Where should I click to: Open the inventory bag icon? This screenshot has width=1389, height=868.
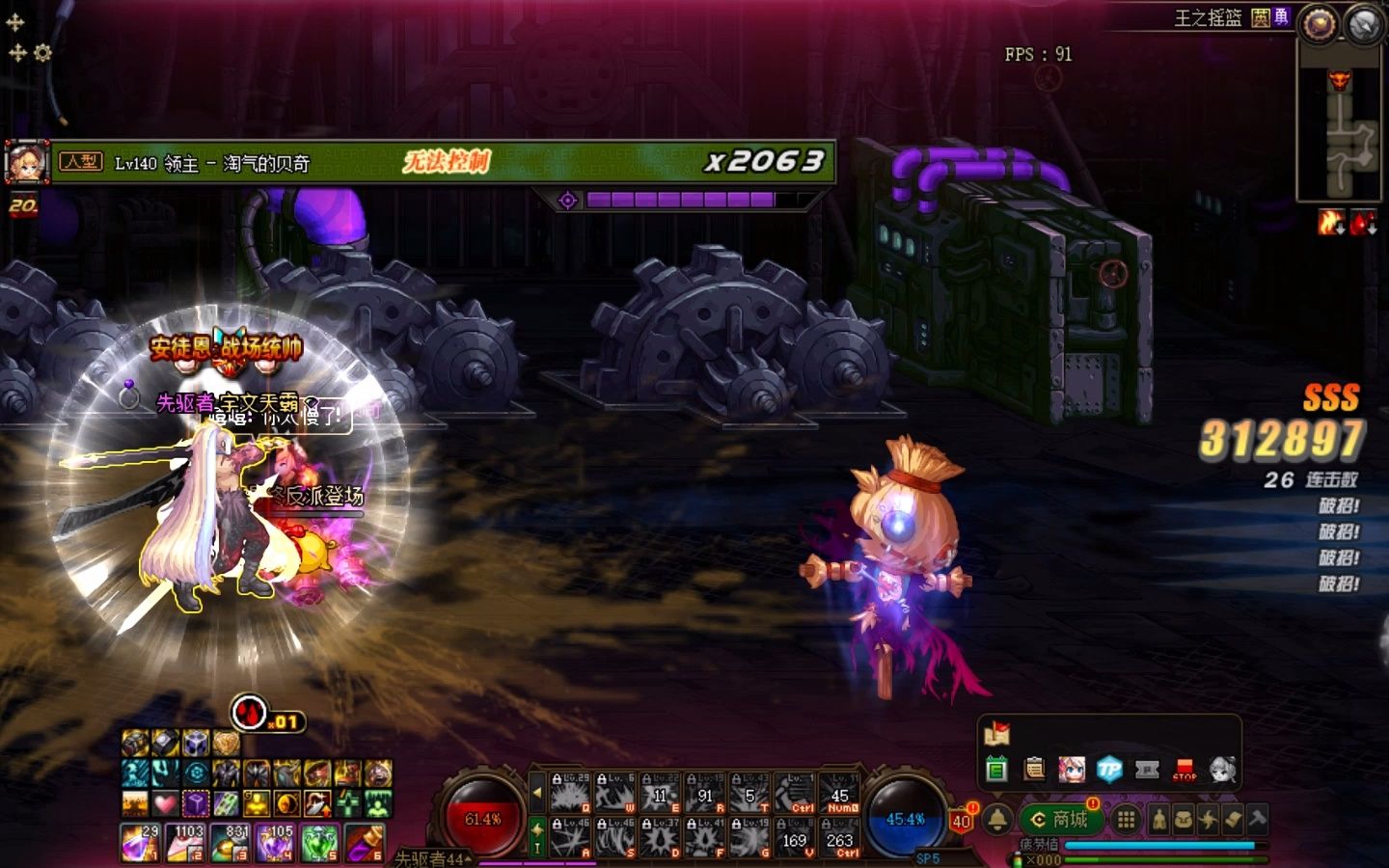click(1184, 820)
